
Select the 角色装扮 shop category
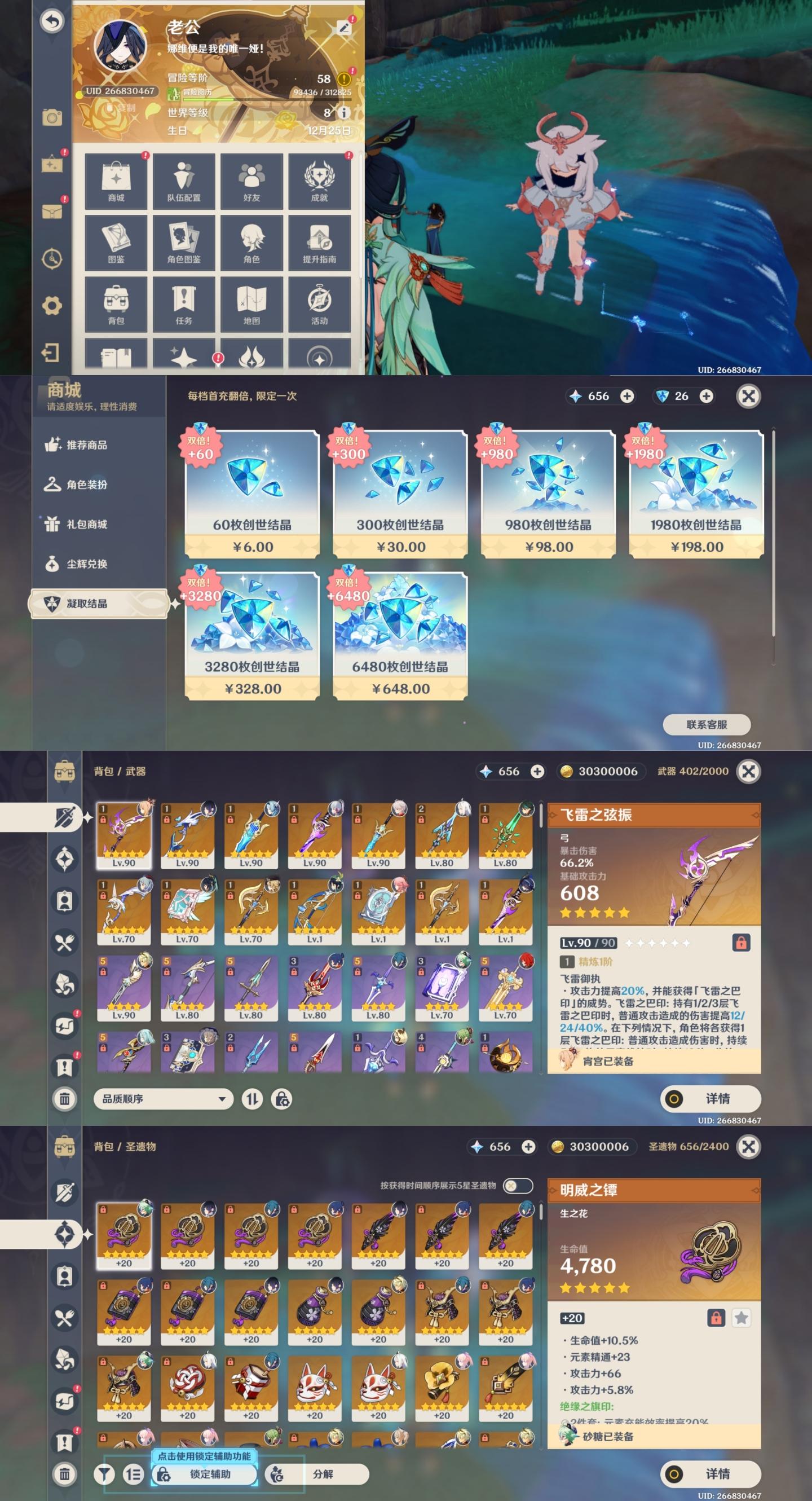click(86, 484)
